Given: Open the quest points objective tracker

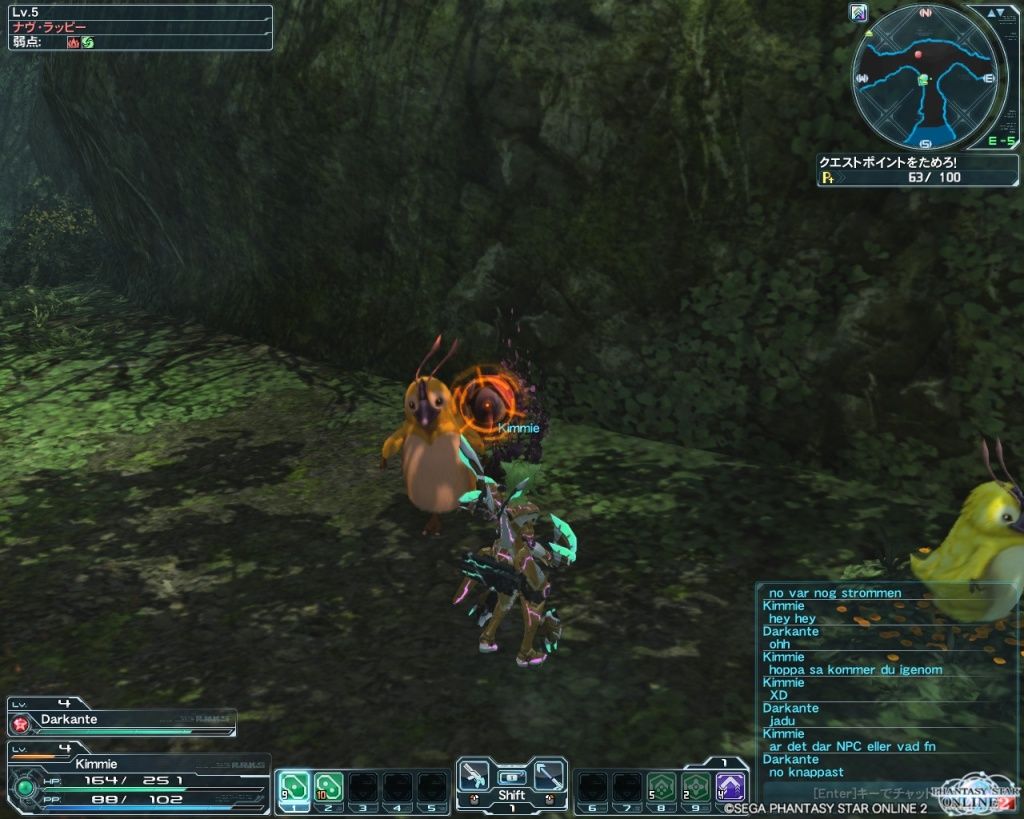Looking at the screenshot, I should point(917,170).
